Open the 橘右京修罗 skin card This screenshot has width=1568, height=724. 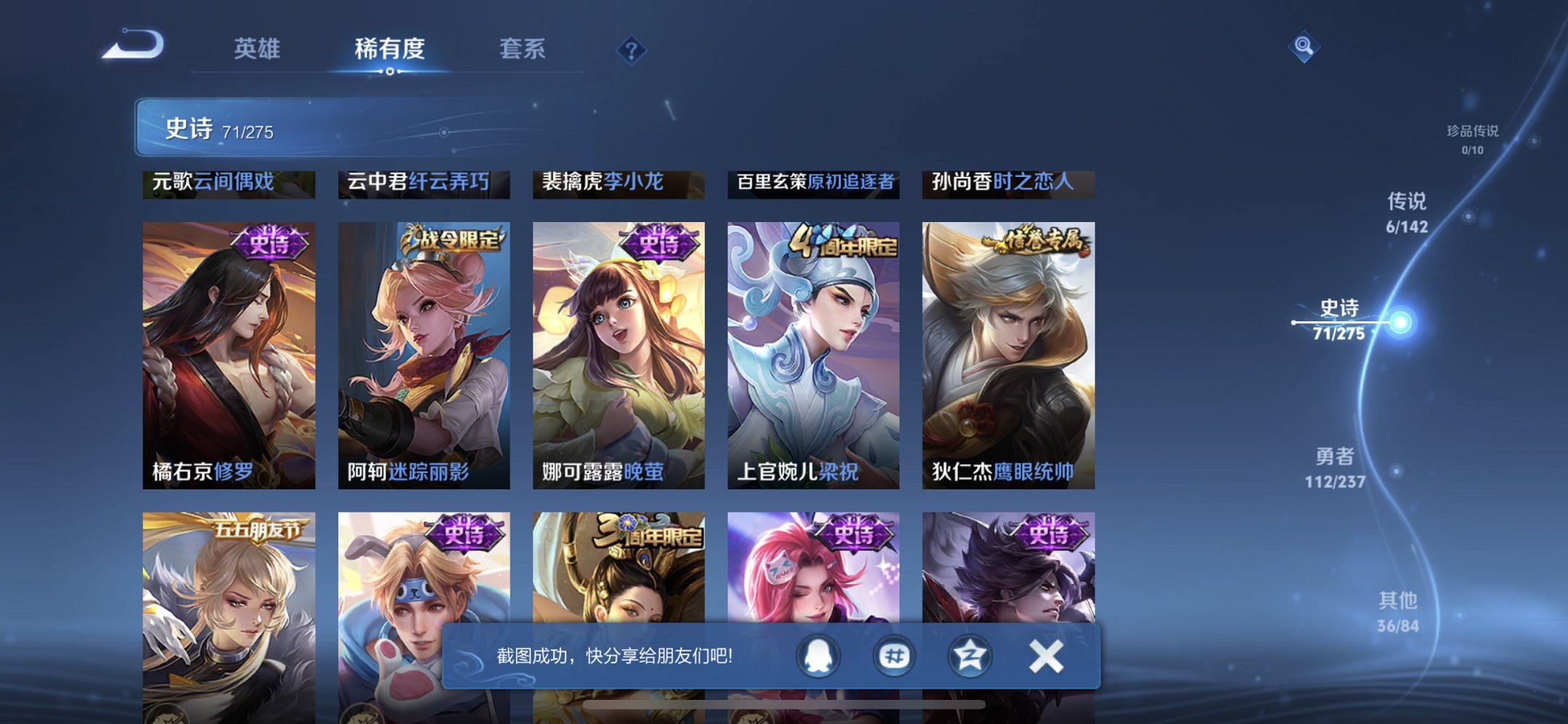230,350
